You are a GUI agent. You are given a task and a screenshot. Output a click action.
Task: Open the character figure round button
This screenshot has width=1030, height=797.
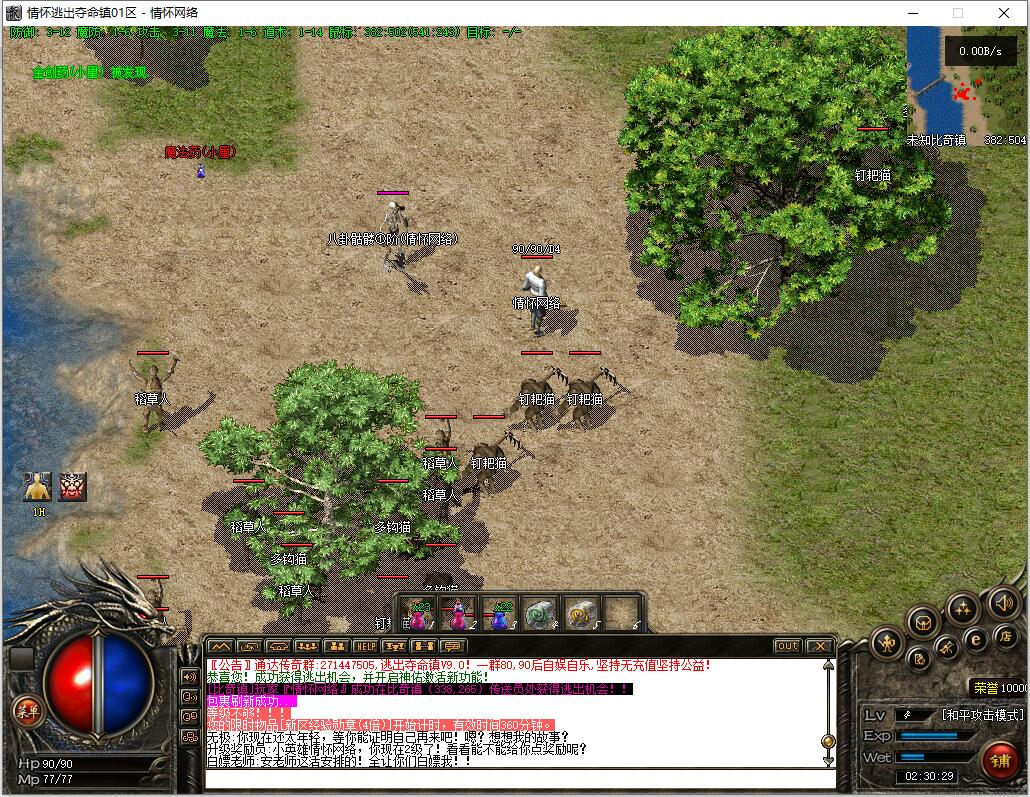pyautogui.click(x=887, y=643)
